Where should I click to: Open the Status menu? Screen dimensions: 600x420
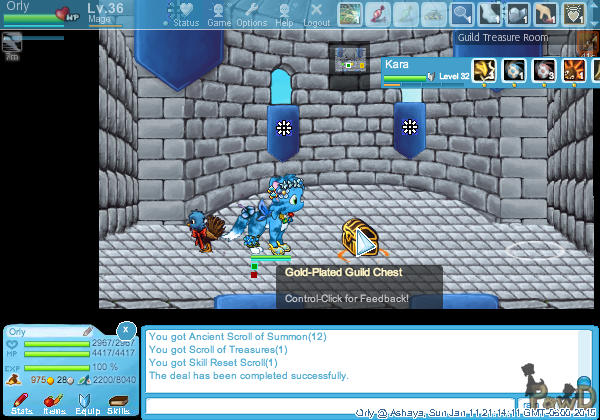tap(182, 14)
